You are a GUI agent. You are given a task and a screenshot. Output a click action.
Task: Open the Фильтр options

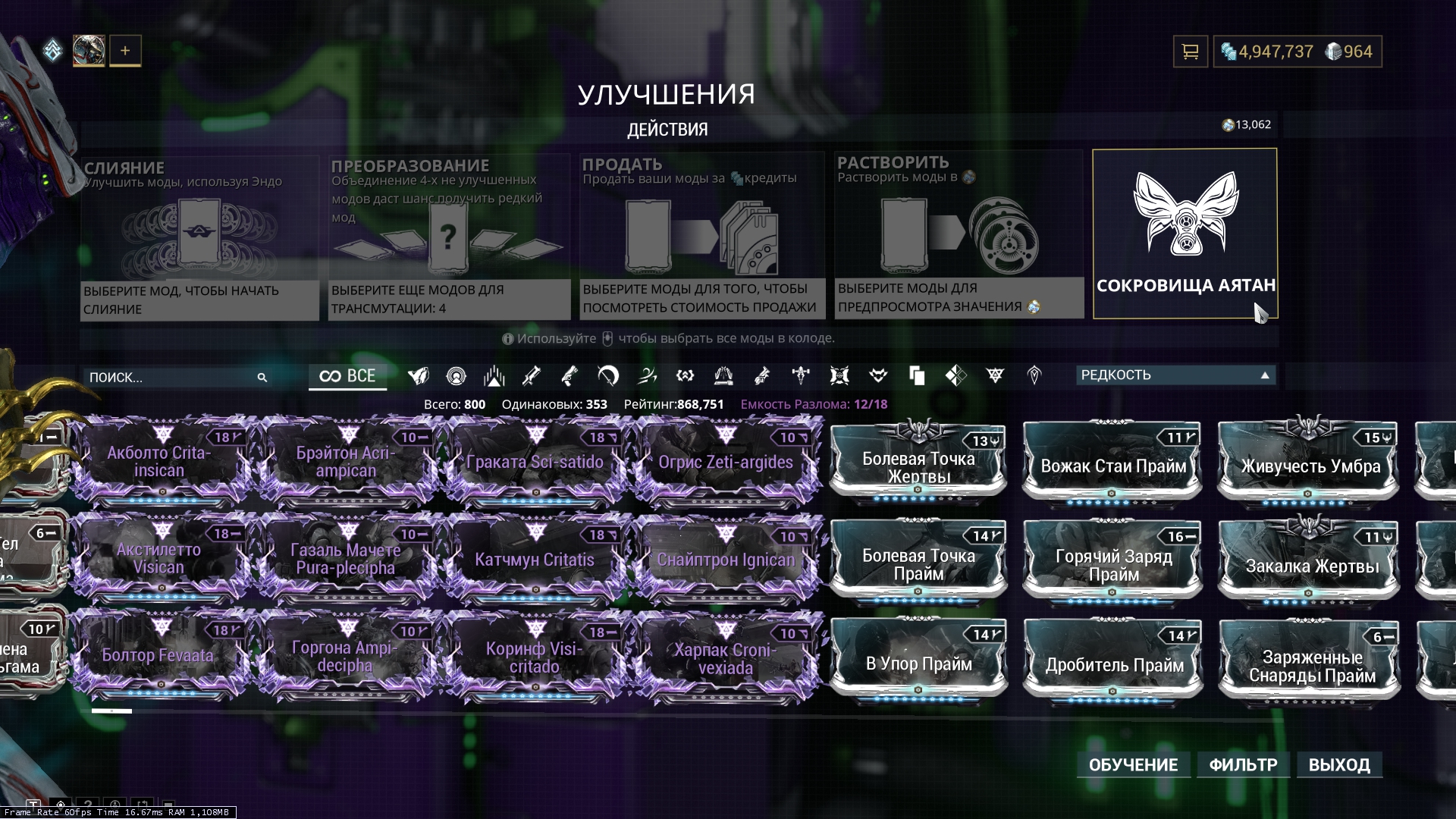pyautogui.click(x=1243, y=764)
